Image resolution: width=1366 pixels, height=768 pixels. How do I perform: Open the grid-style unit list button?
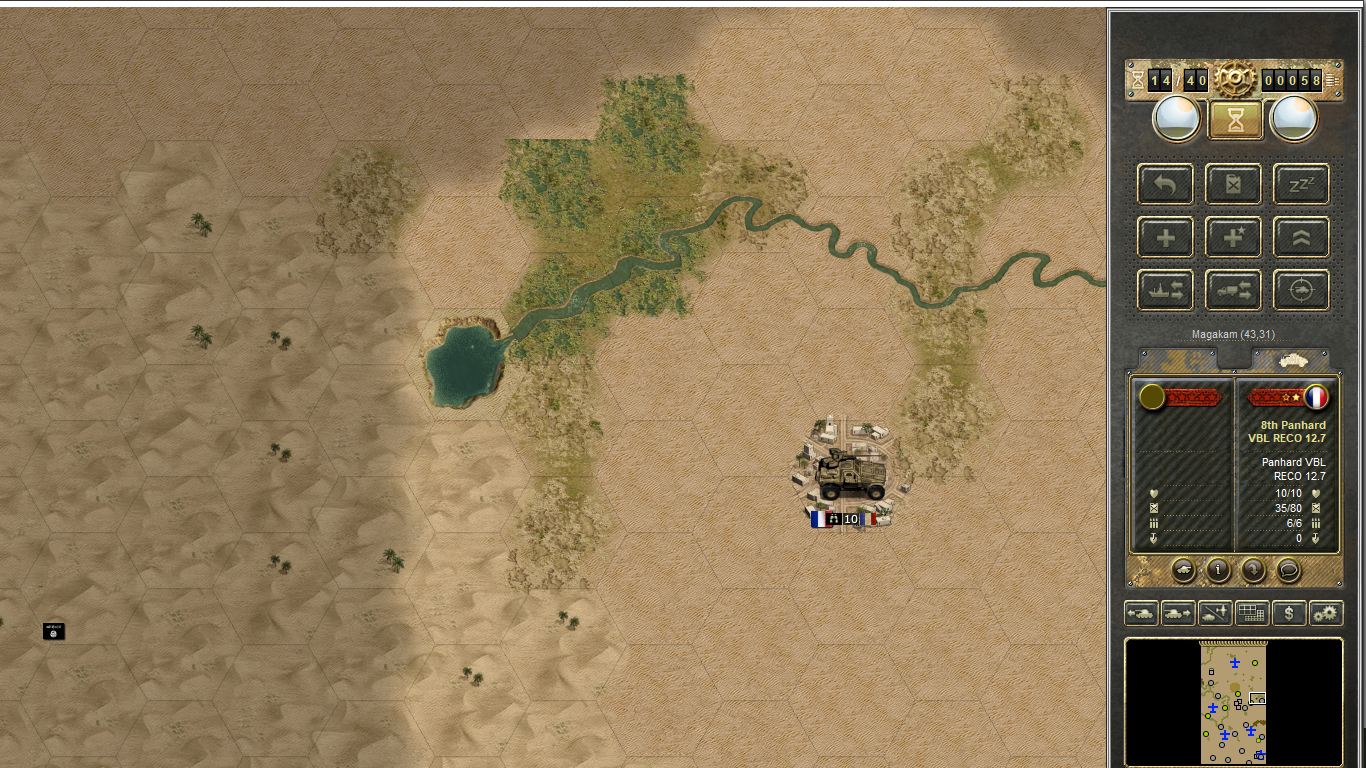coord(1252,613)
